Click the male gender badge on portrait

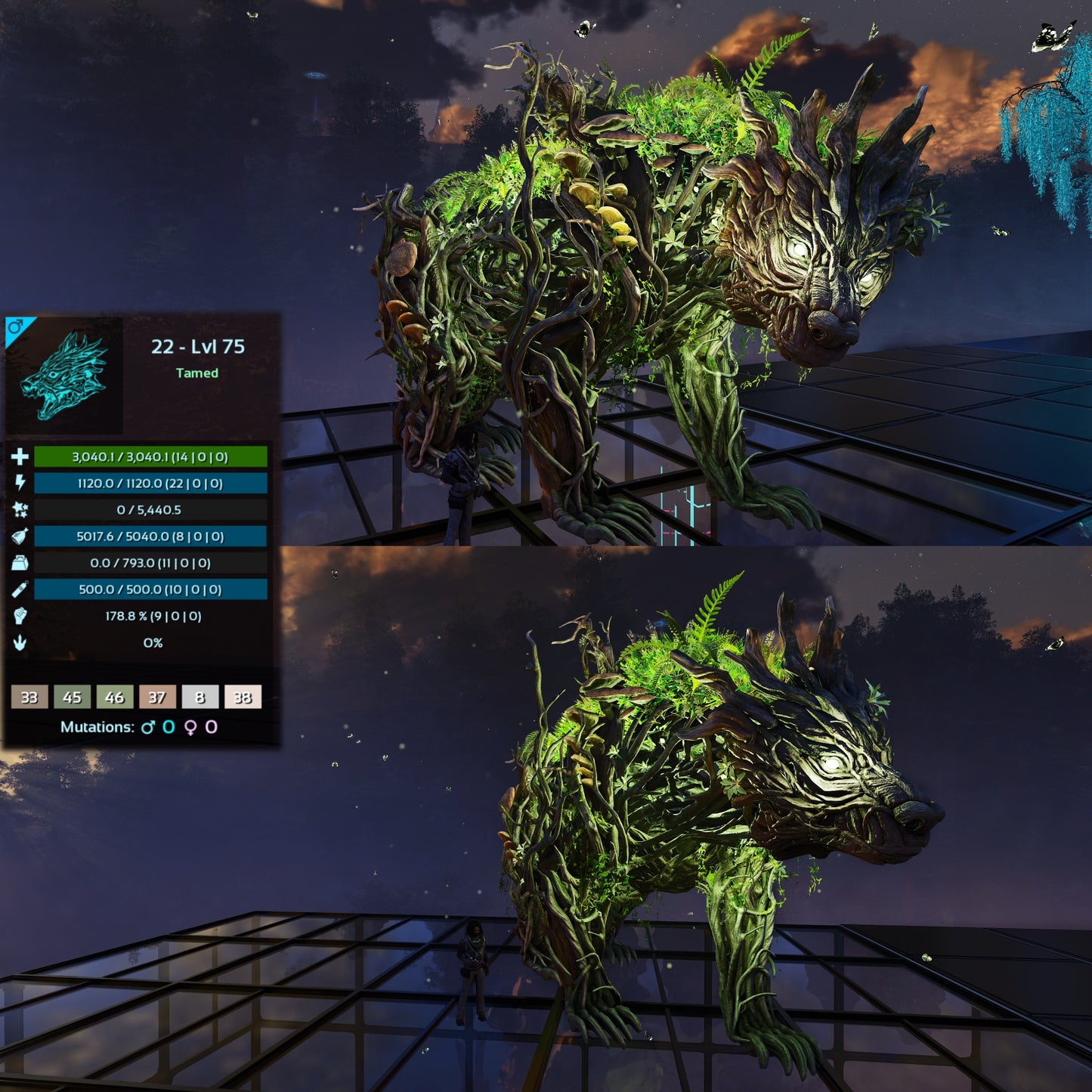[x=15, y=327]
